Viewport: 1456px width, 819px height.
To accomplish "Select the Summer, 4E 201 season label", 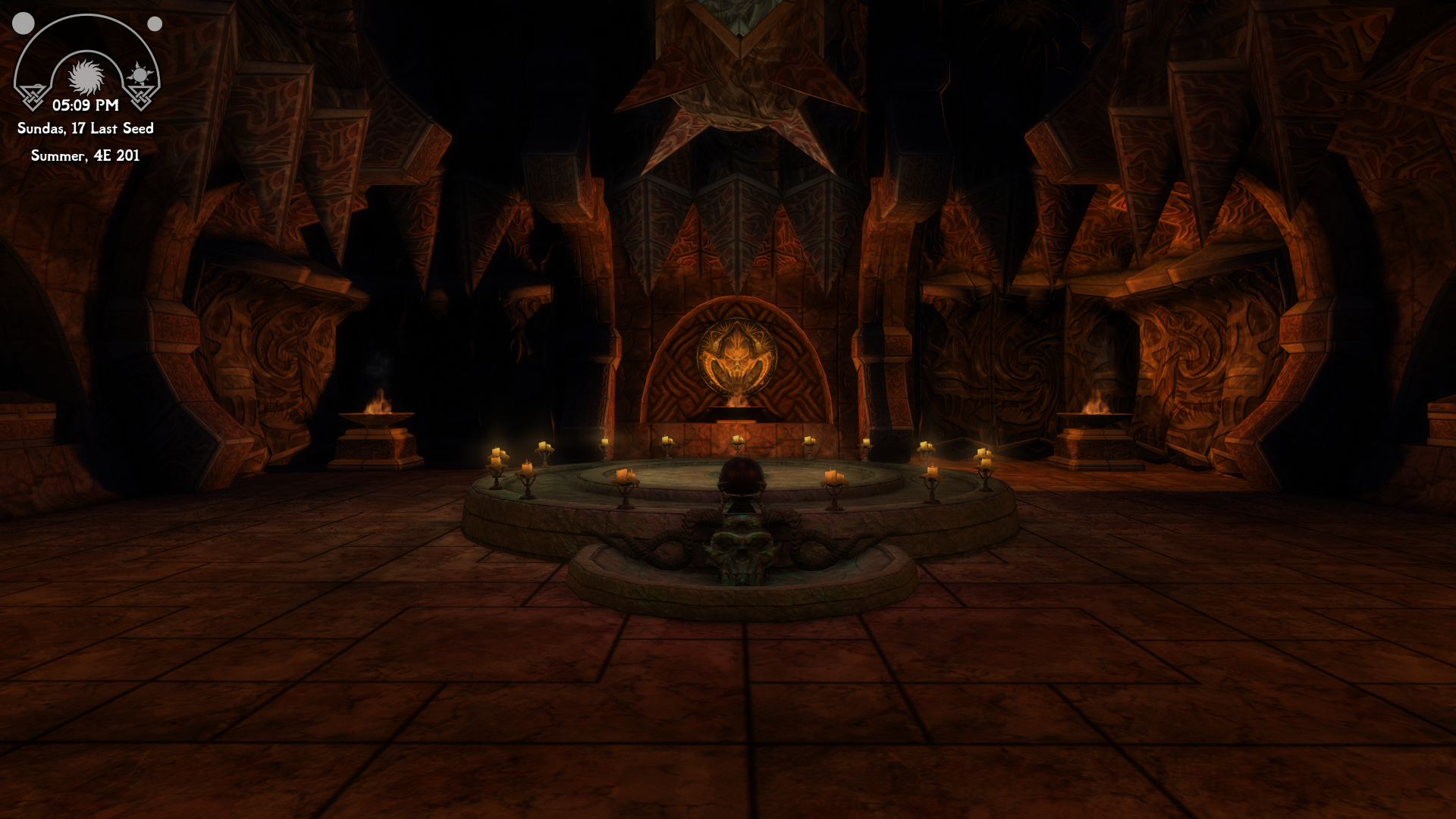I will point(84,157).
